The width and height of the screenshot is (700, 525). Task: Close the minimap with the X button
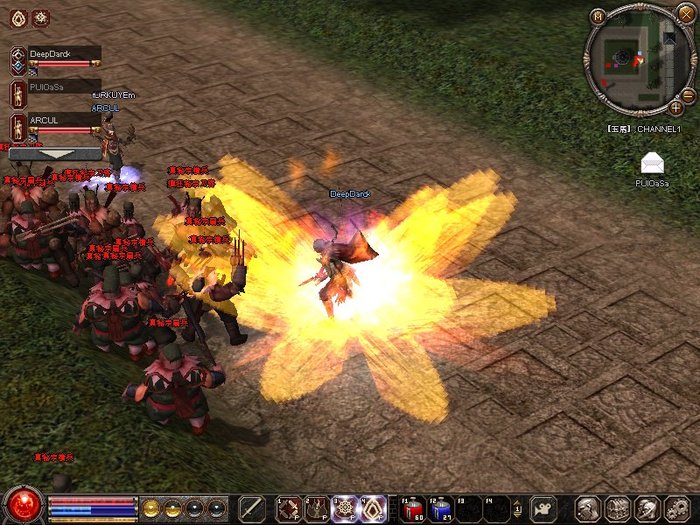pyautogui.click(x=685, y=14)
